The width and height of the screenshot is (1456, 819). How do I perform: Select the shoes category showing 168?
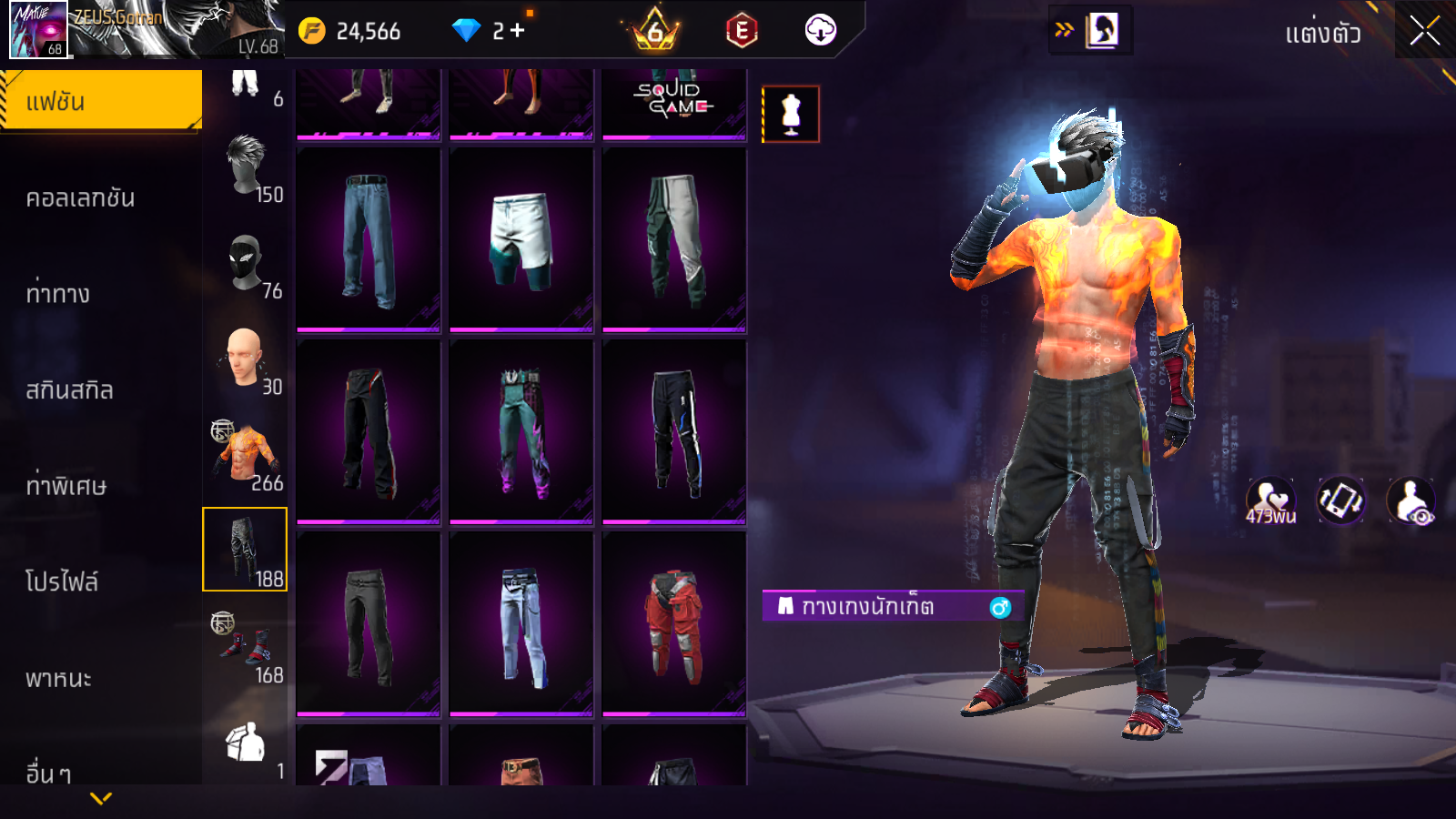click(x=246, y=648)
